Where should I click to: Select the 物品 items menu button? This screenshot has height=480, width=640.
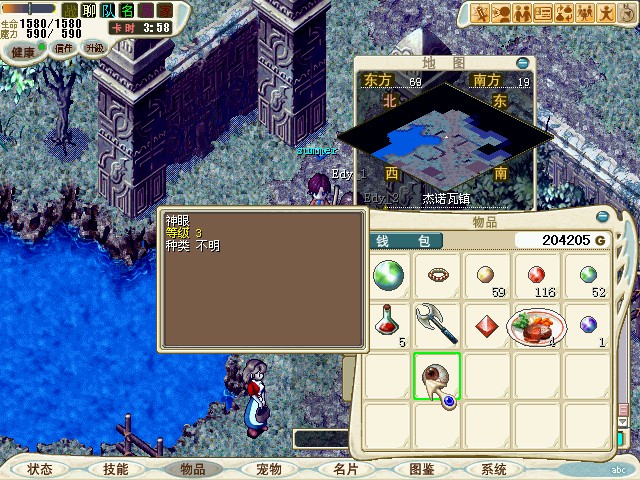click(193, 469)
